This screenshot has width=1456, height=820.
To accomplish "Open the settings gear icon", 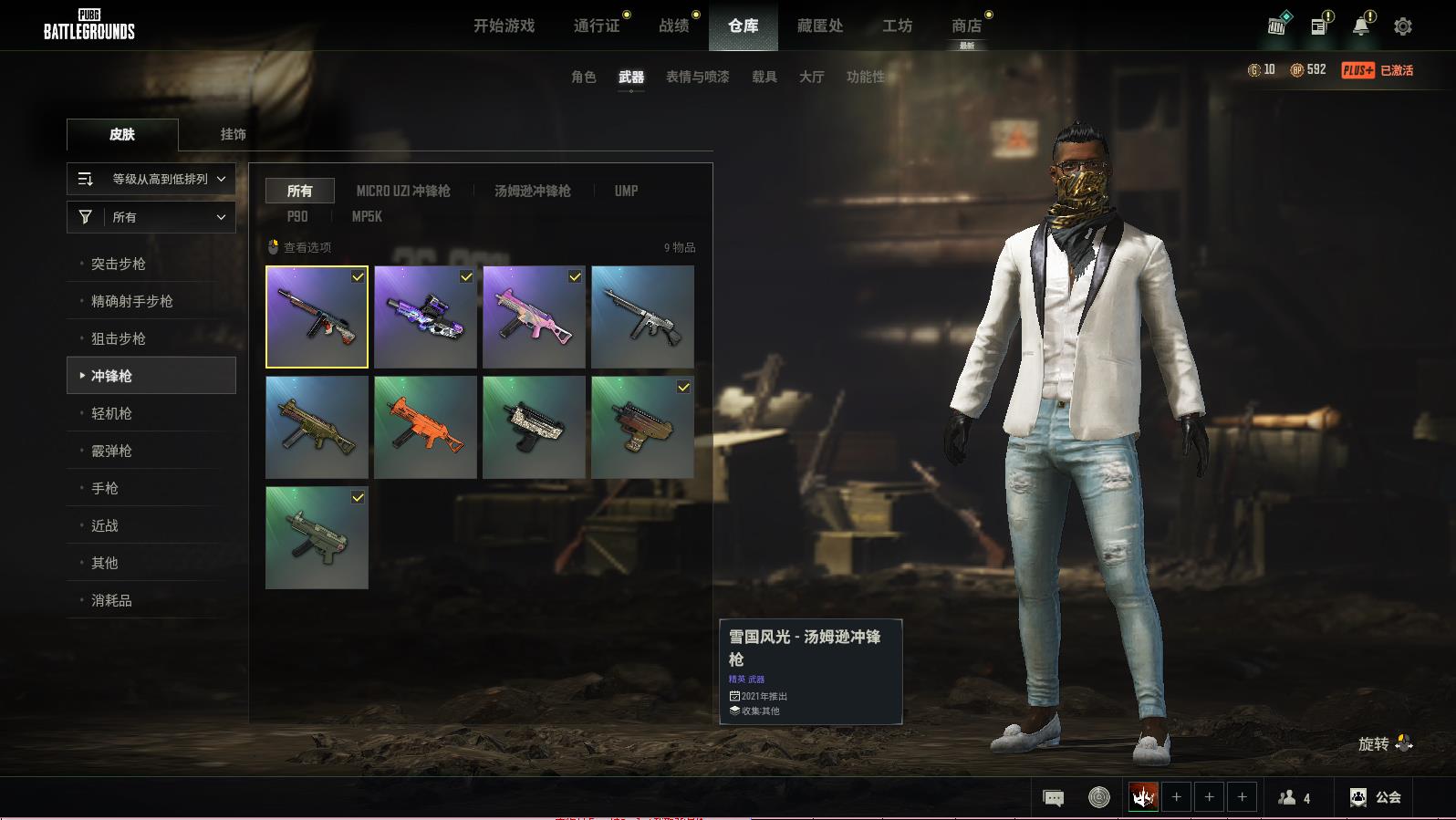I will point(1402,26).
